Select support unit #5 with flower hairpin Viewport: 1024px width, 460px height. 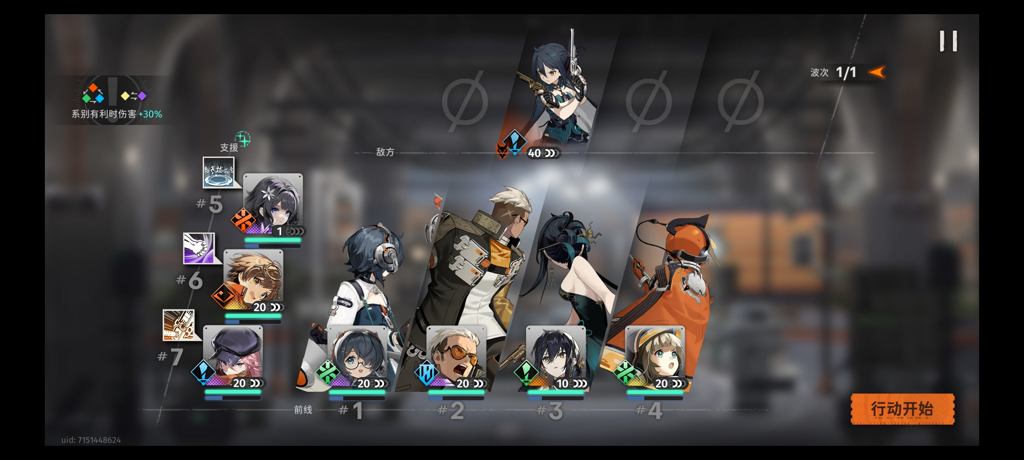click(272, 205)
